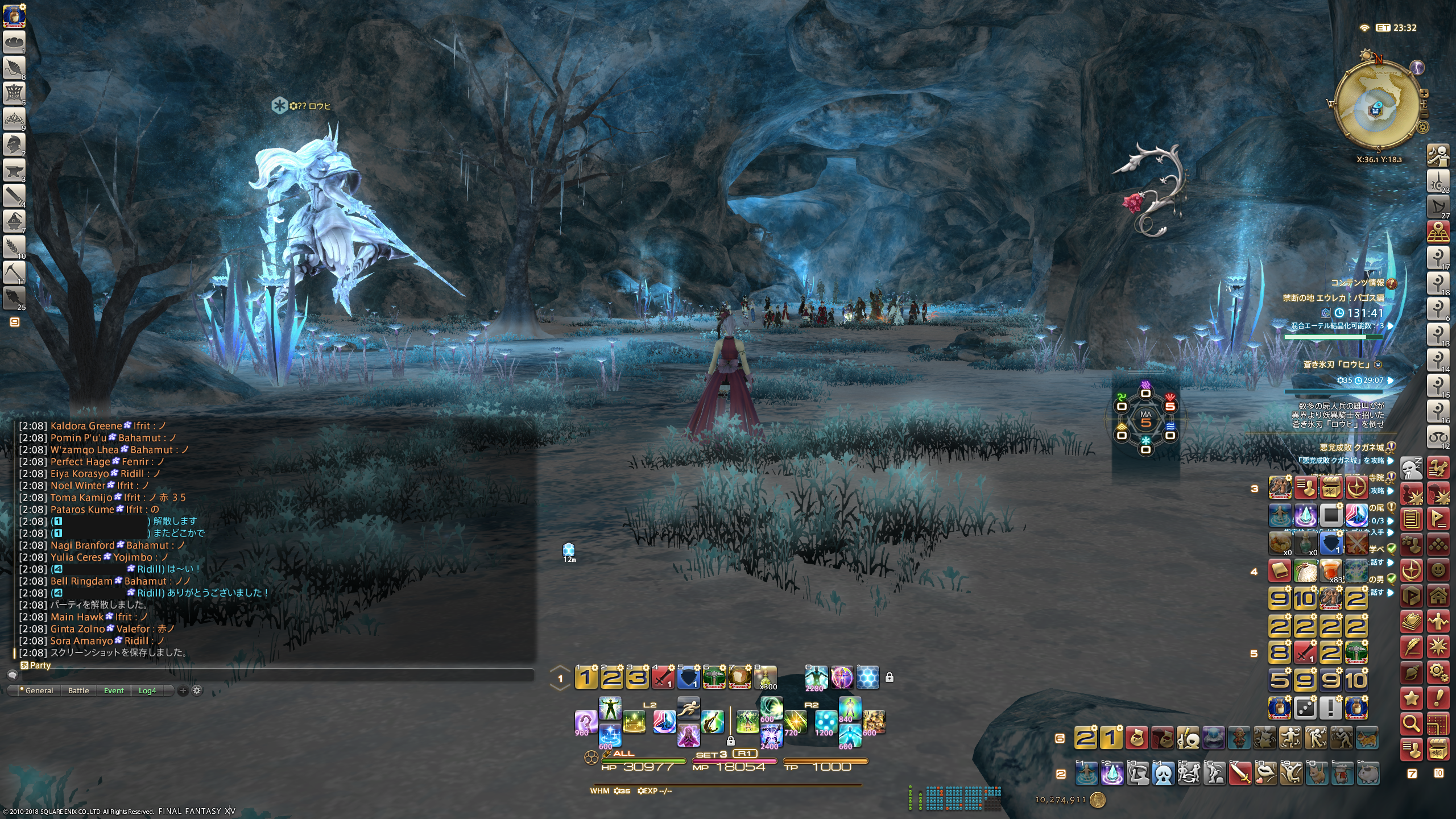Click the calico cat minion icon
1456x819 pixels.
(x=1367, y=738)
